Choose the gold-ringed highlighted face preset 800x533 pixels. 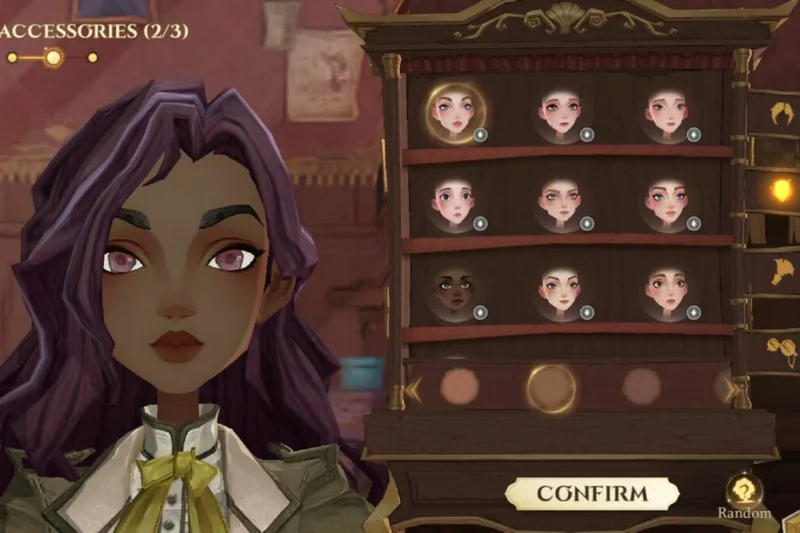[x=453, y=110]
